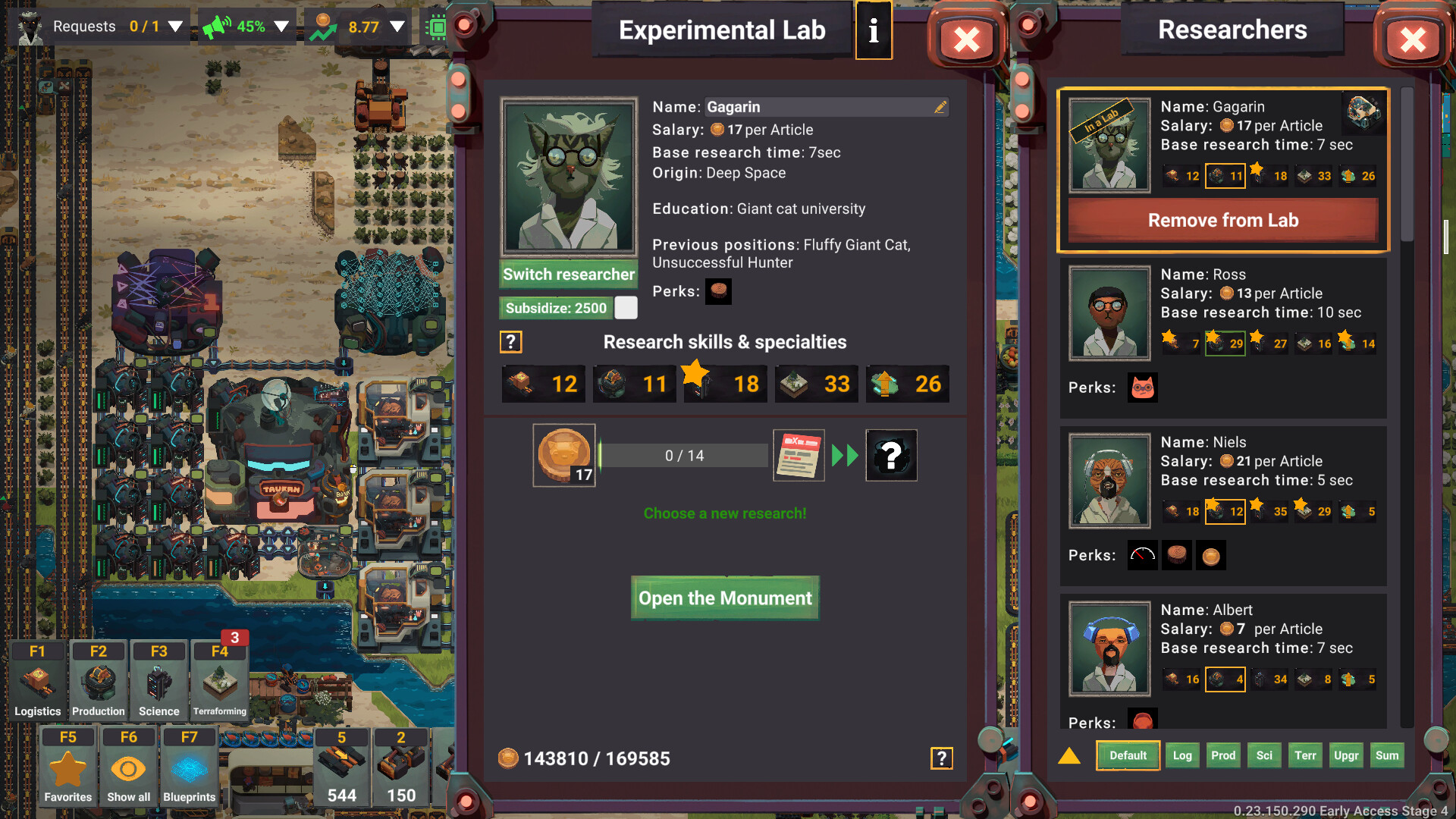Click Niels's speedometer perk icon
This screenshot has width=1456, height=819.
1142,555
